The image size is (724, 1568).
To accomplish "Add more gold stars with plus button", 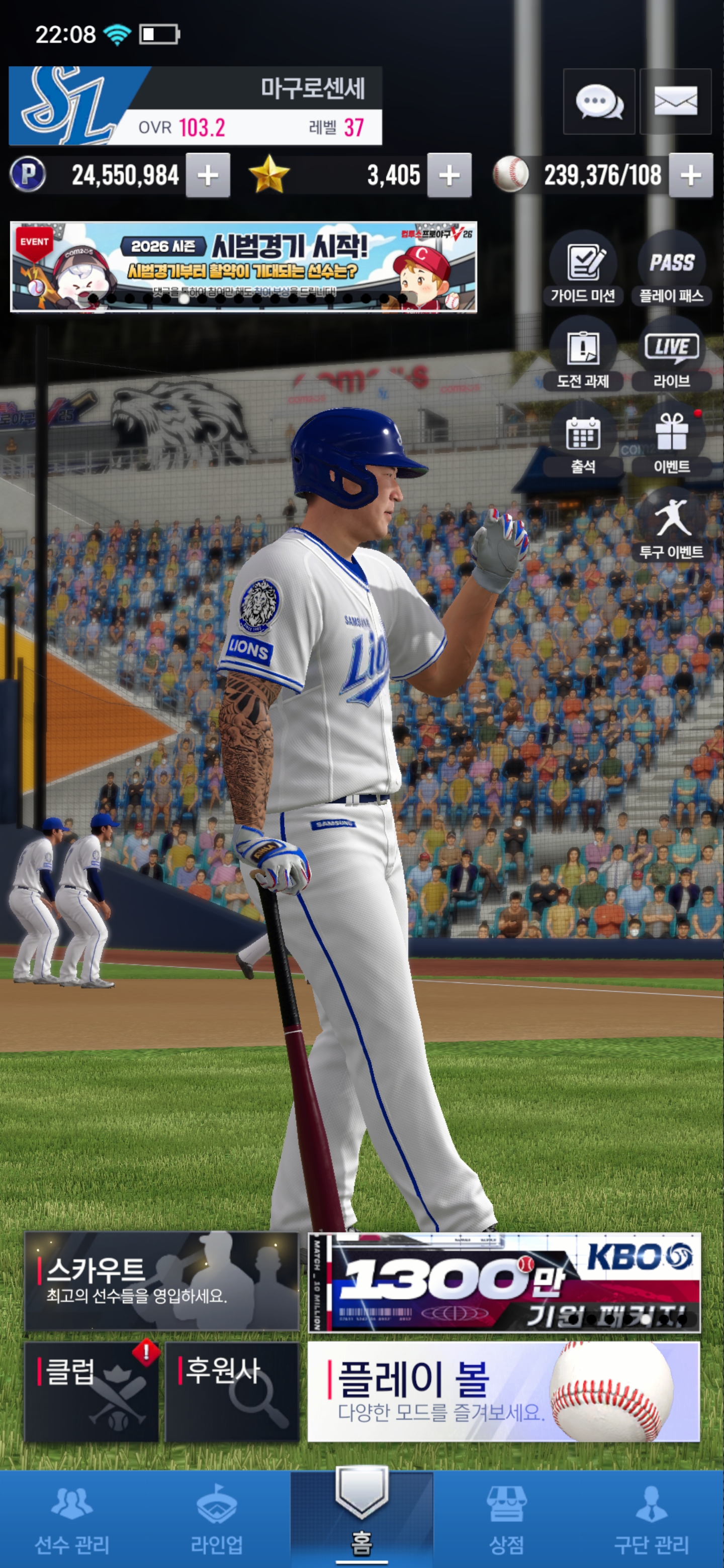I will click(449, 176).
